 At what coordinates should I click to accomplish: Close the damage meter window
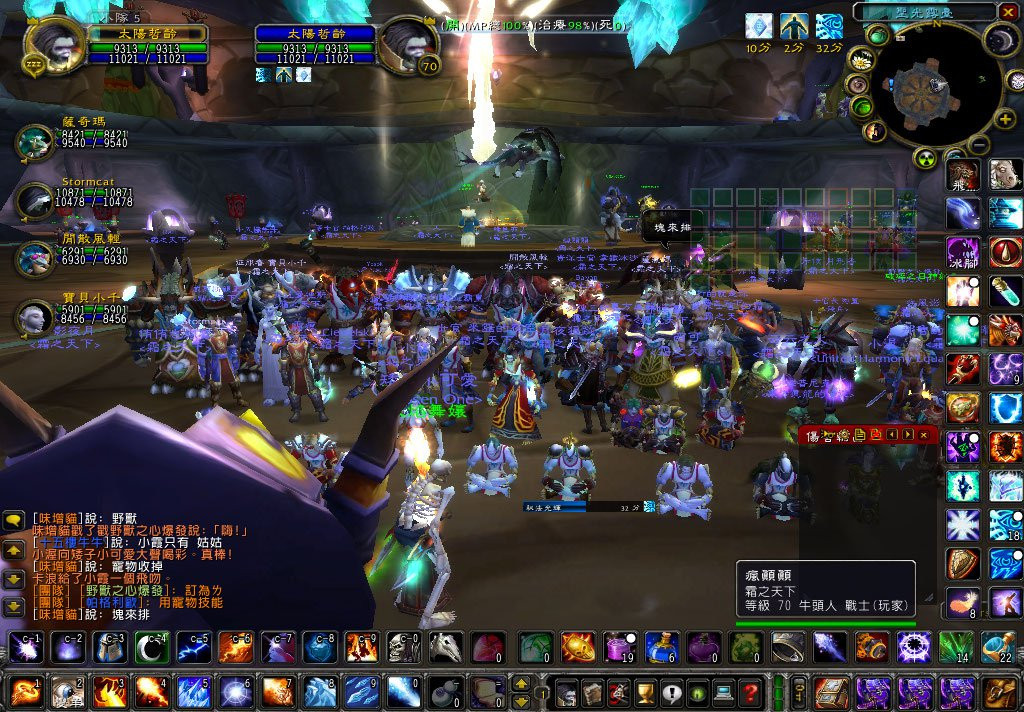925,434
